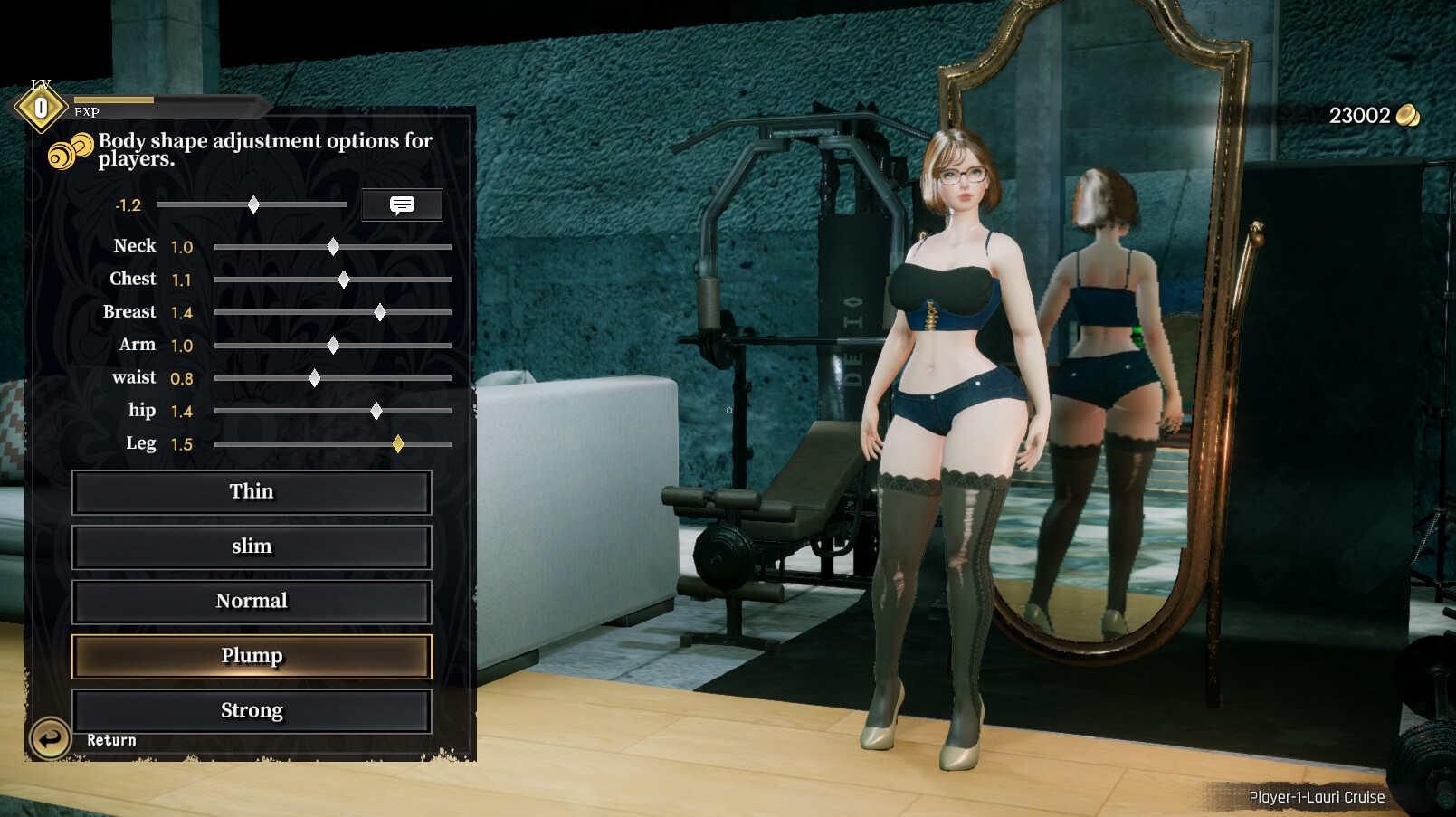Click the Arm slider handle
Image resolution: width=1456 pixels, height=817 pixels.
click(333, 346)
